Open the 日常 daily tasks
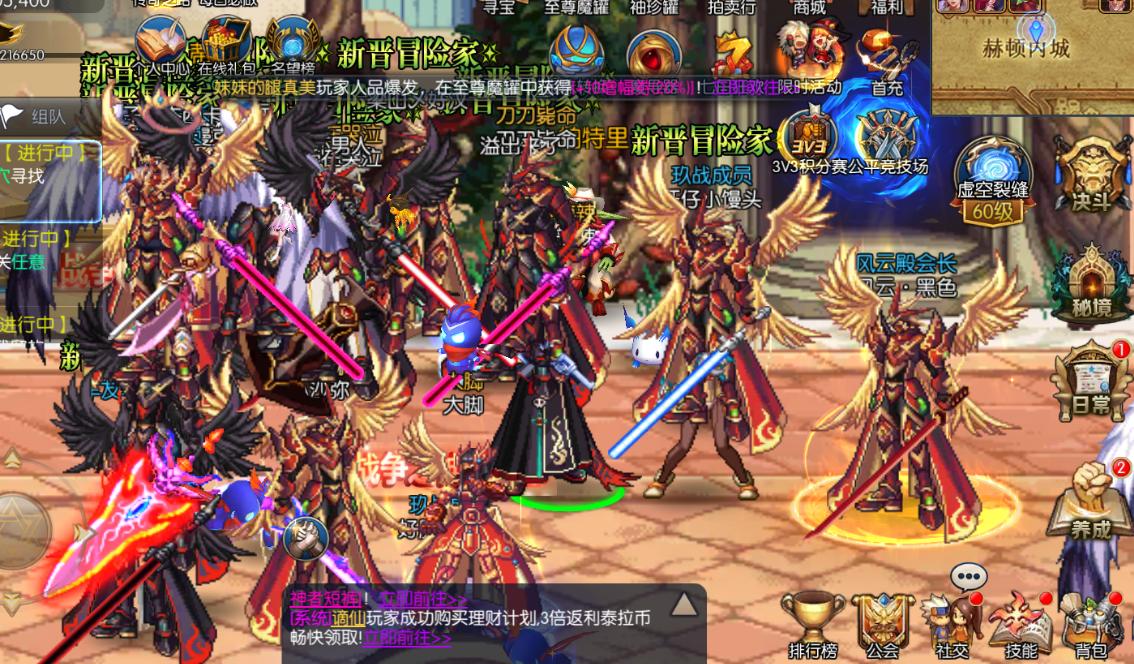1134x664 pixels. pos(1090,378)
